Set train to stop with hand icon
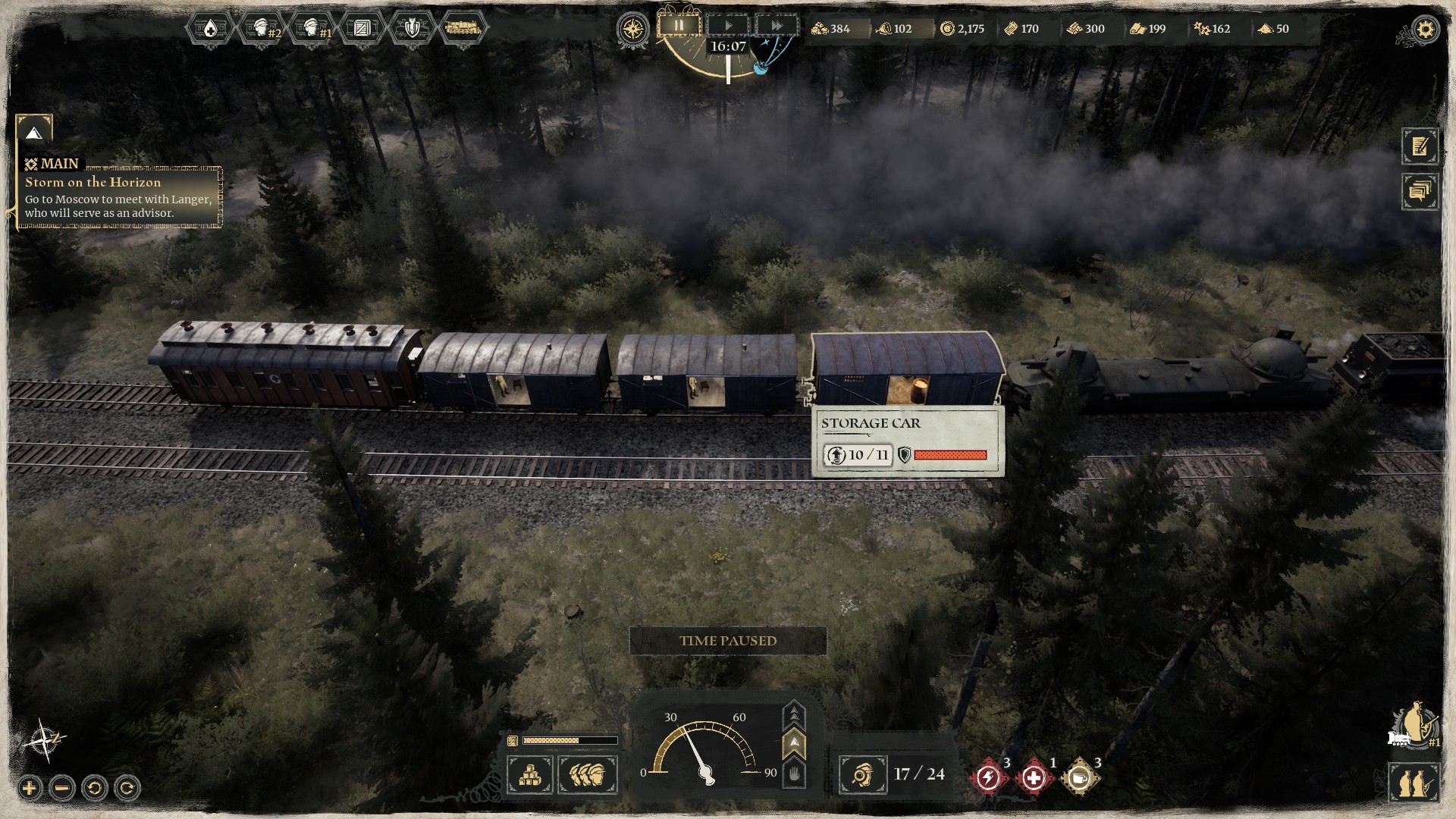This screenshot has width=1456, height=819. (794, 775)
